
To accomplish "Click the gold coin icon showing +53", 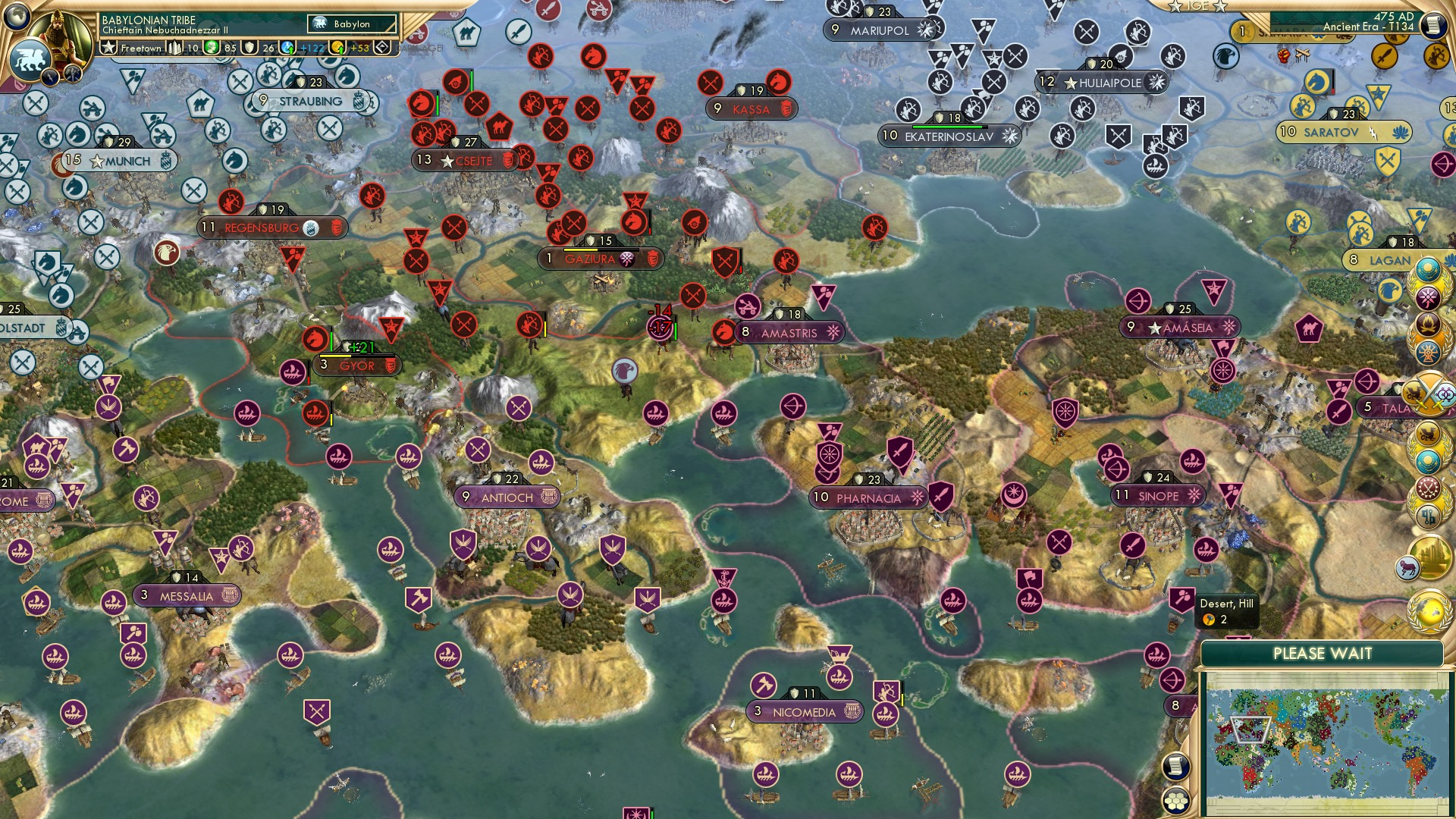I will 338,46.
